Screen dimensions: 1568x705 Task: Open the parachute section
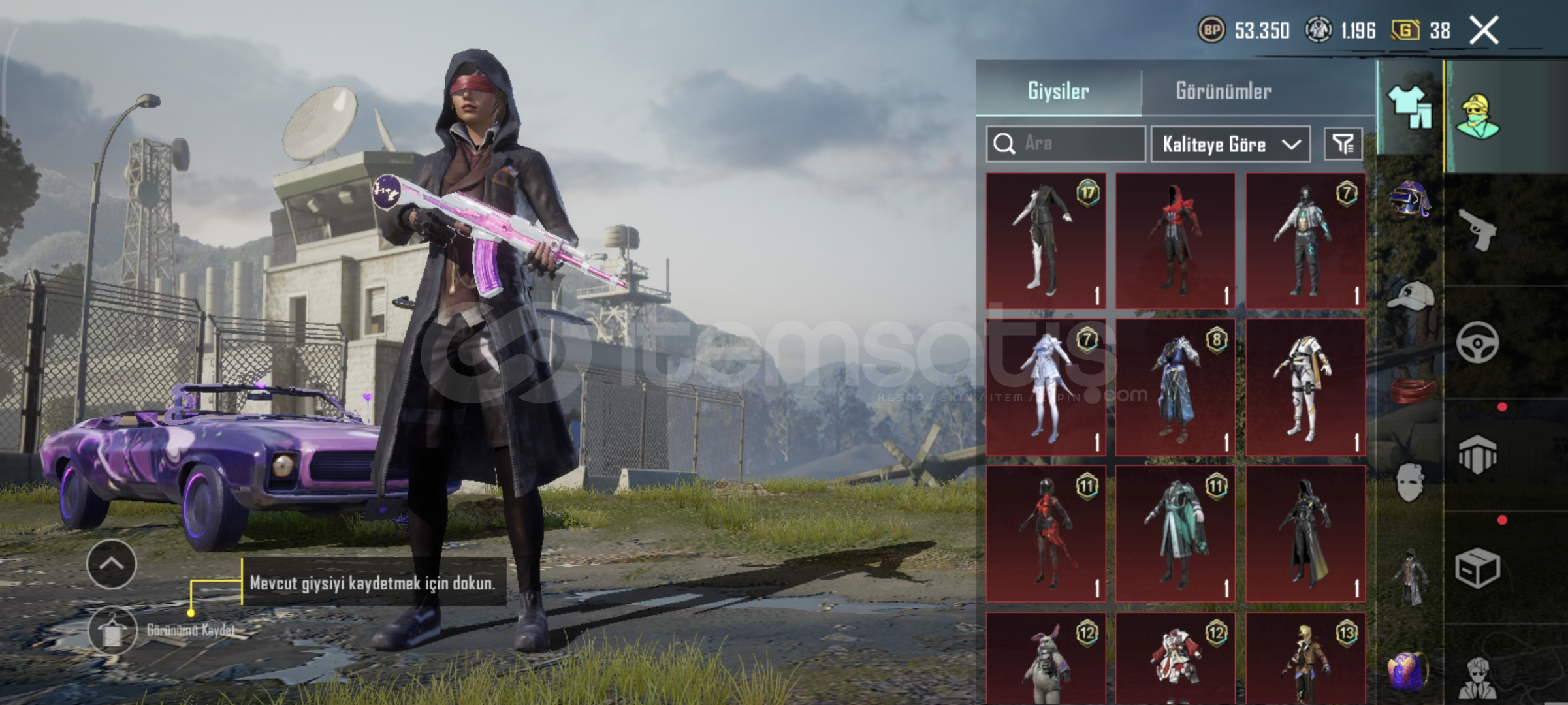pyautogui.click(x=1477, y=455)
